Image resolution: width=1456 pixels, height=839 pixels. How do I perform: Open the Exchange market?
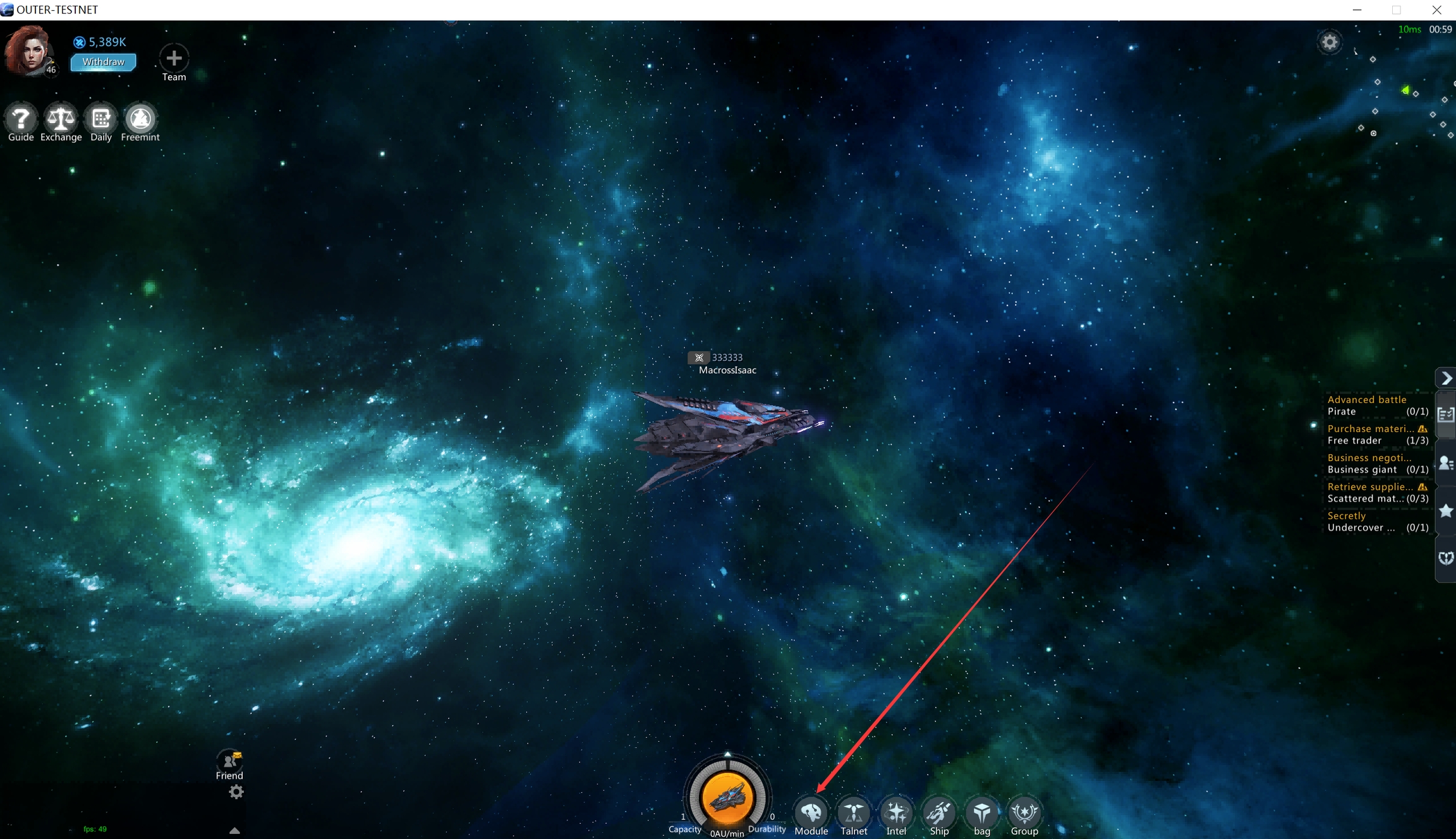click(61, 119)
